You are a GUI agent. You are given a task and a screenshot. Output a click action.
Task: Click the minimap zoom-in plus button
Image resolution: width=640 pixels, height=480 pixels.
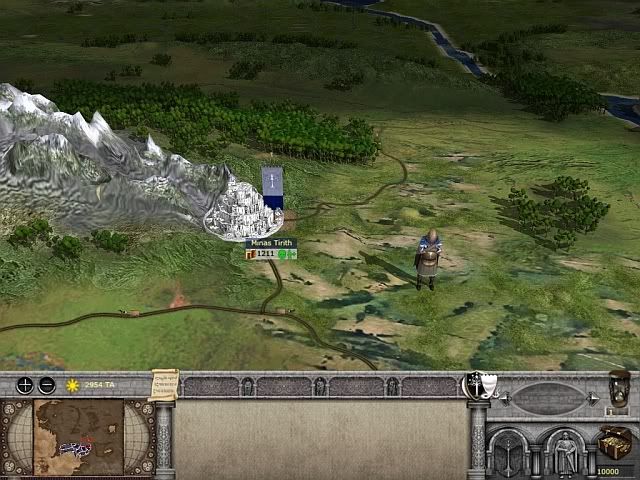tap(24, 385)
